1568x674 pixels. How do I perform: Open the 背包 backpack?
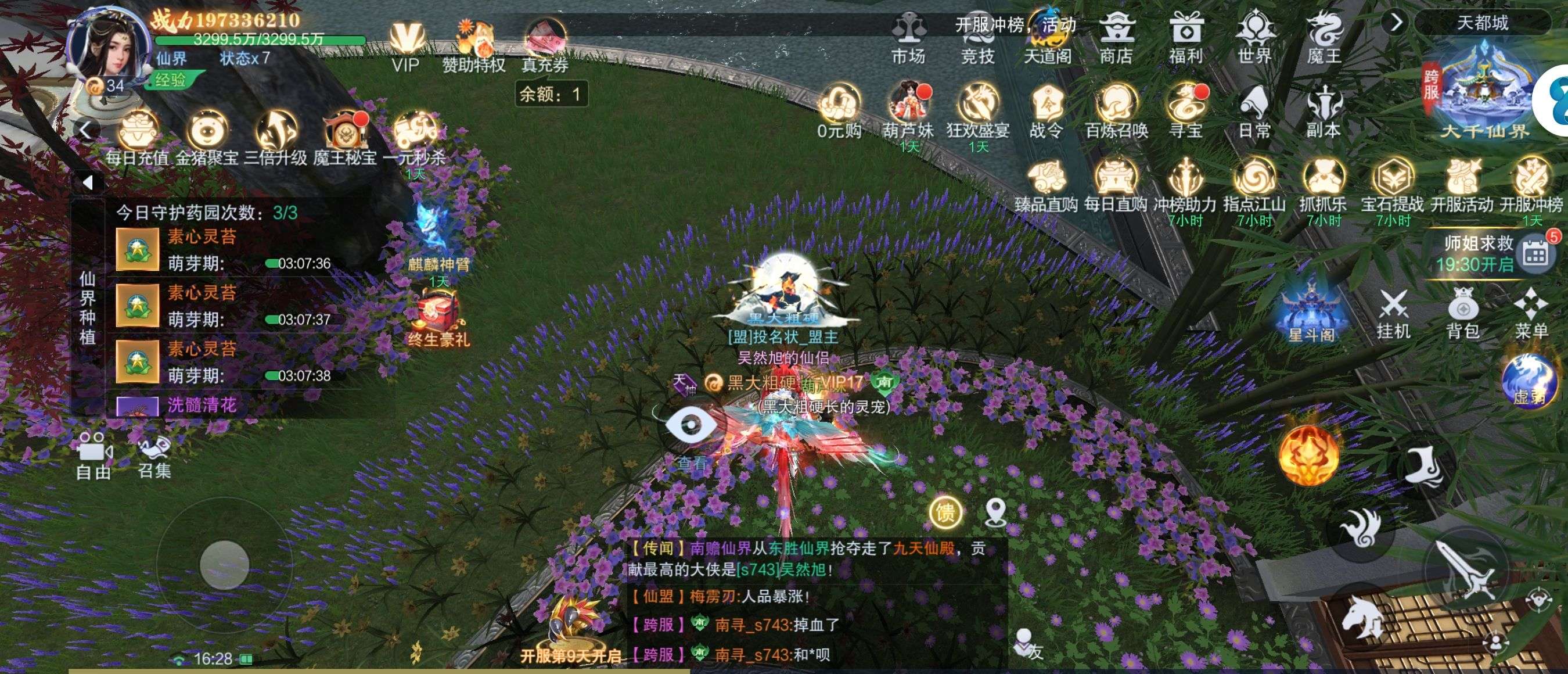(x=1463, y=314)
